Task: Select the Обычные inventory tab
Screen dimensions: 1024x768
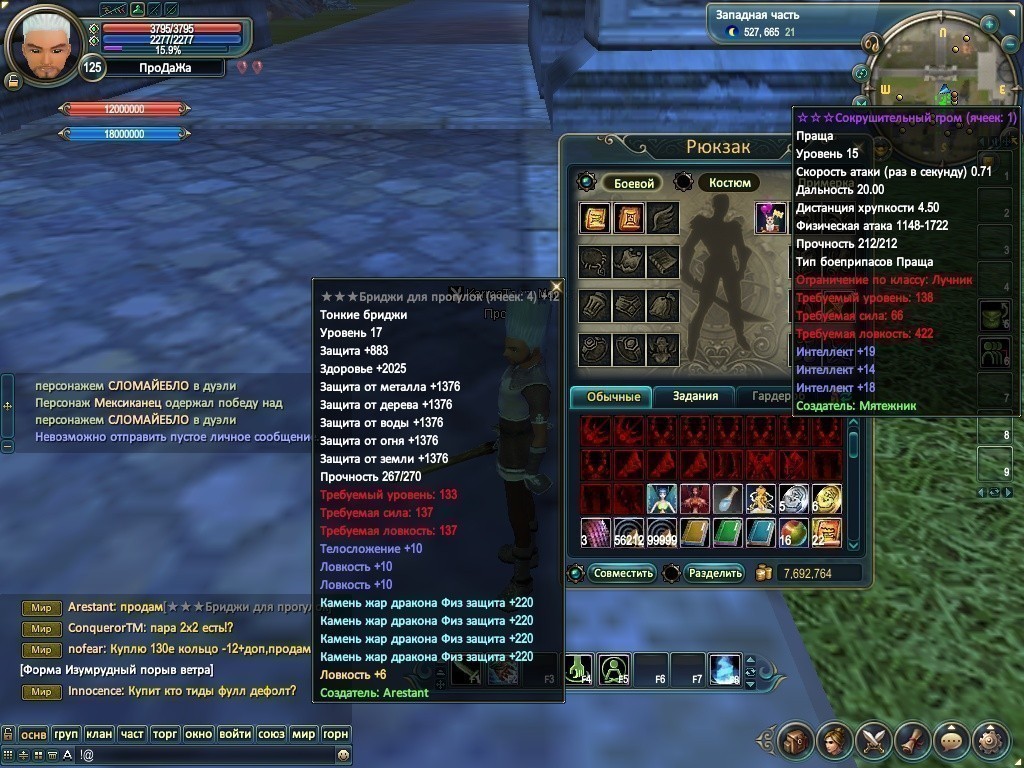Action: point(613,397)
